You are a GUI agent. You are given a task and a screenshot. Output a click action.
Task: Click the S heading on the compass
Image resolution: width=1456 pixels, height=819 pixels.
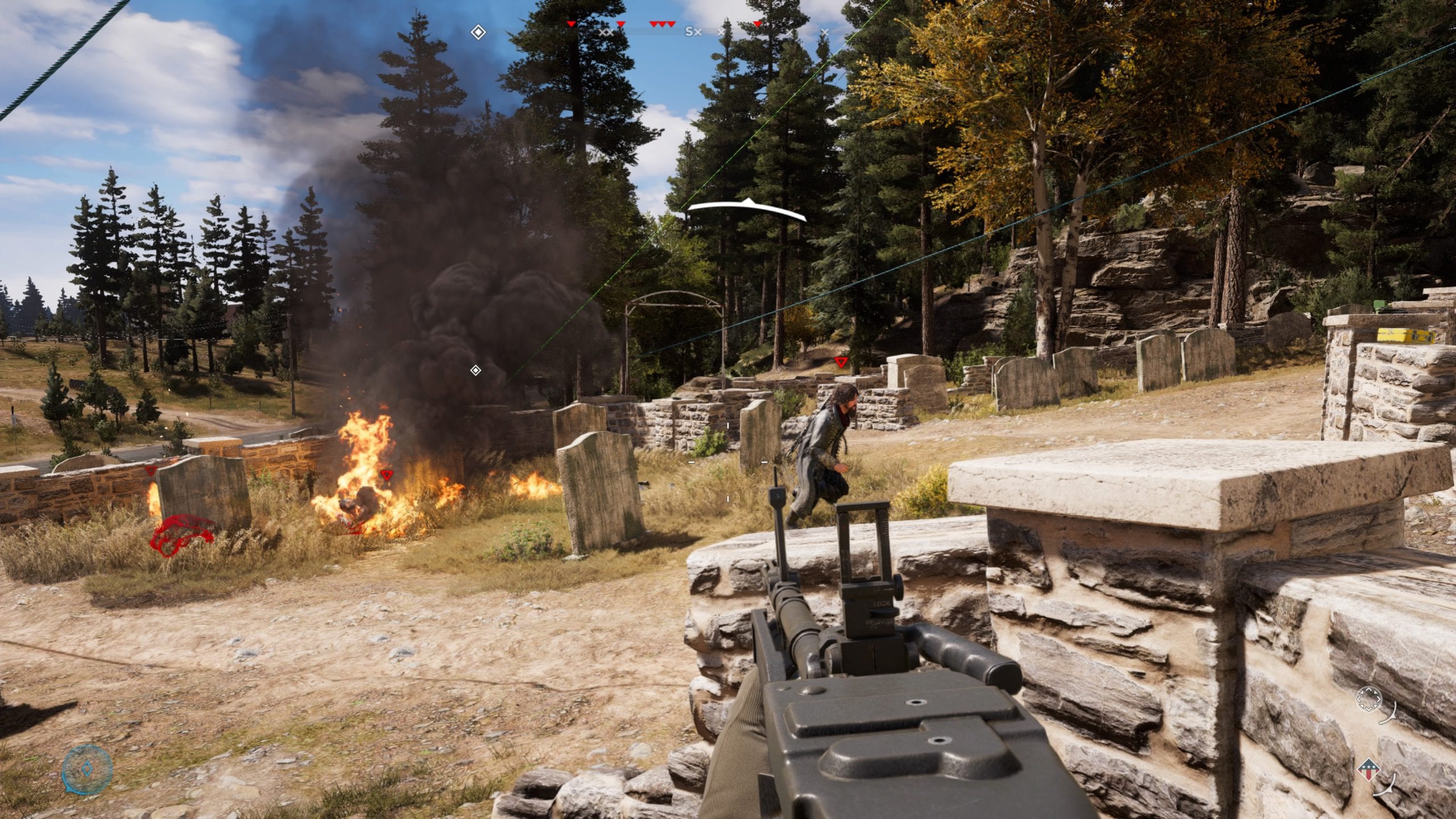pyautogui.click(x=689, y=32)
